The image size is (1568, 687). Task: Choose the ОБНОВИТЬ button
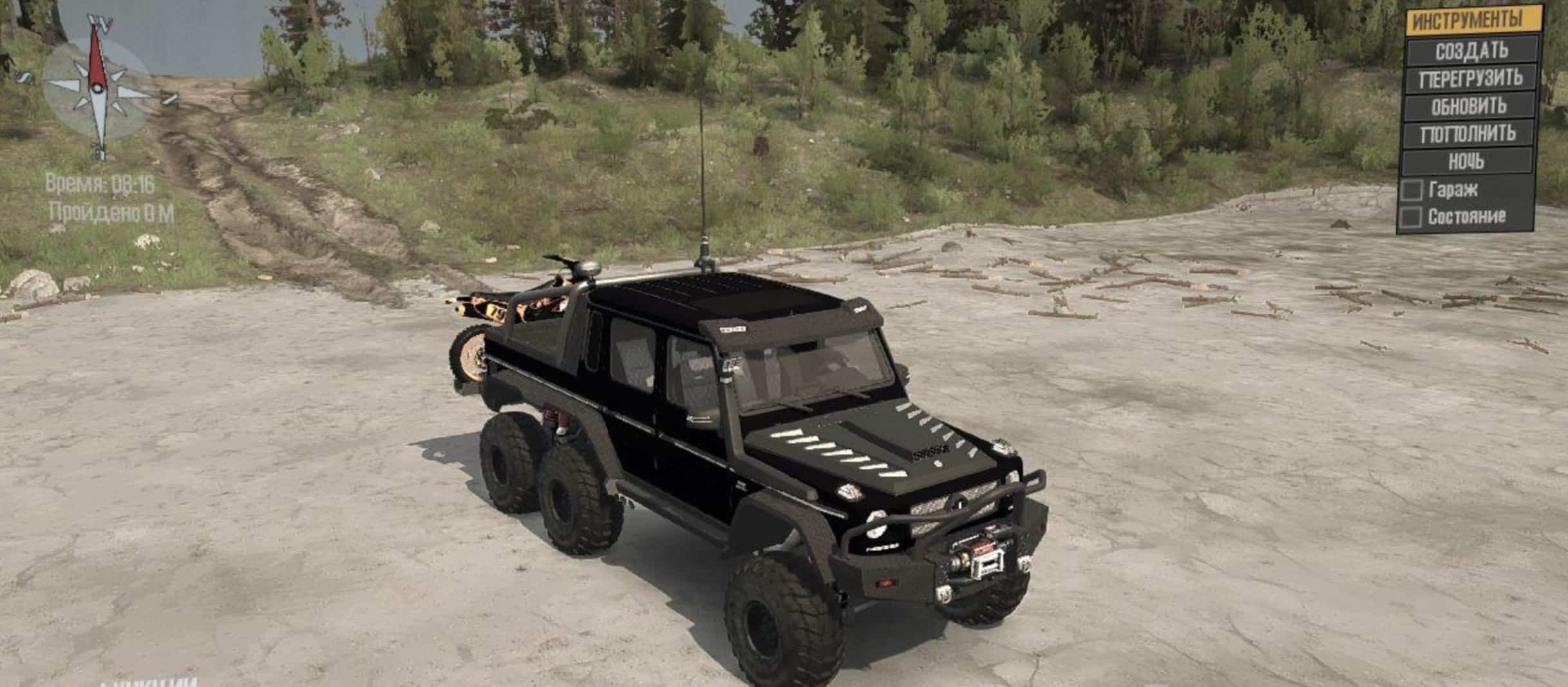tap(1469, 106)
